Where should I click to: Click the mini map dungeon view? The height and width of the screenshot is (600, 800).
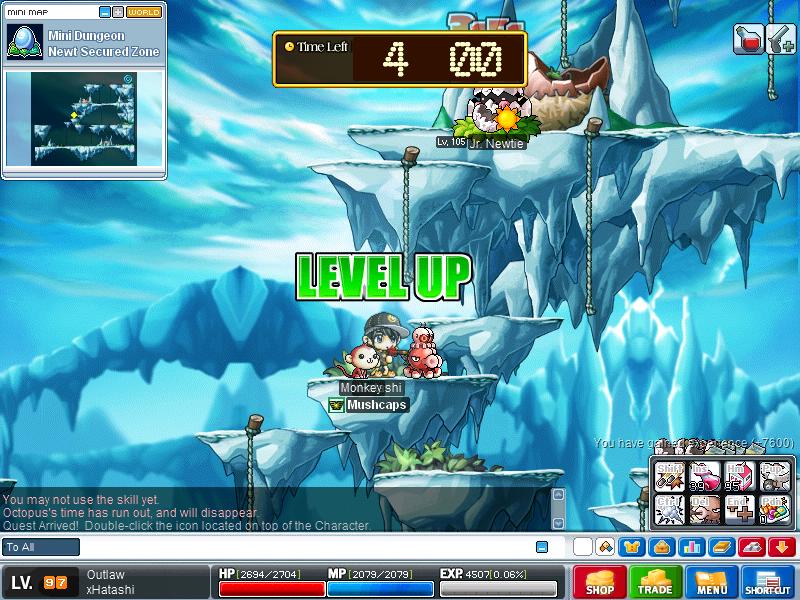[x=83, y=118]
